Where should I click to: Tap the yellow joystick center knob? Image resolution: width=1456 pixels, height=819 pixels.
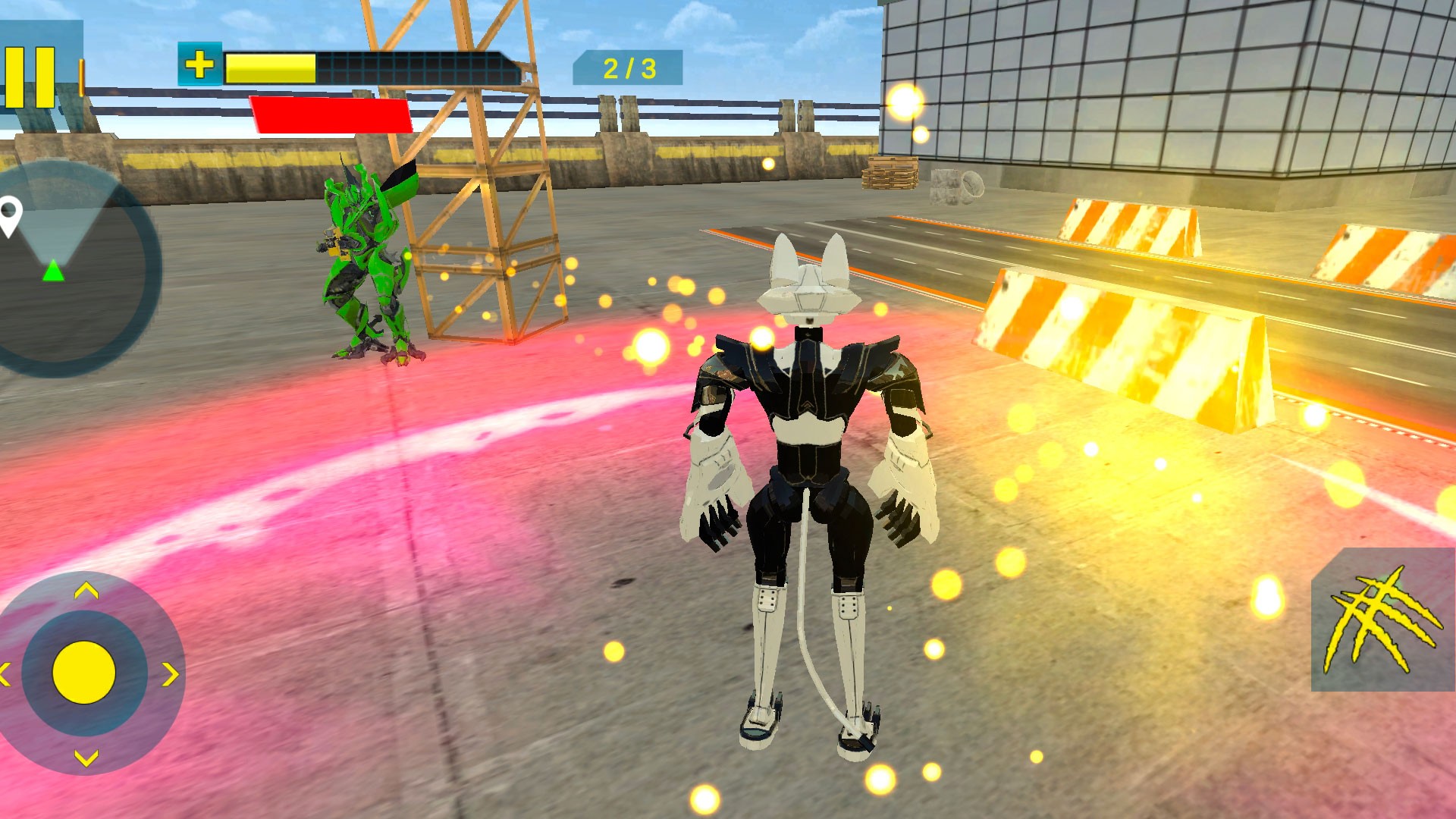[x=83, y=672]
